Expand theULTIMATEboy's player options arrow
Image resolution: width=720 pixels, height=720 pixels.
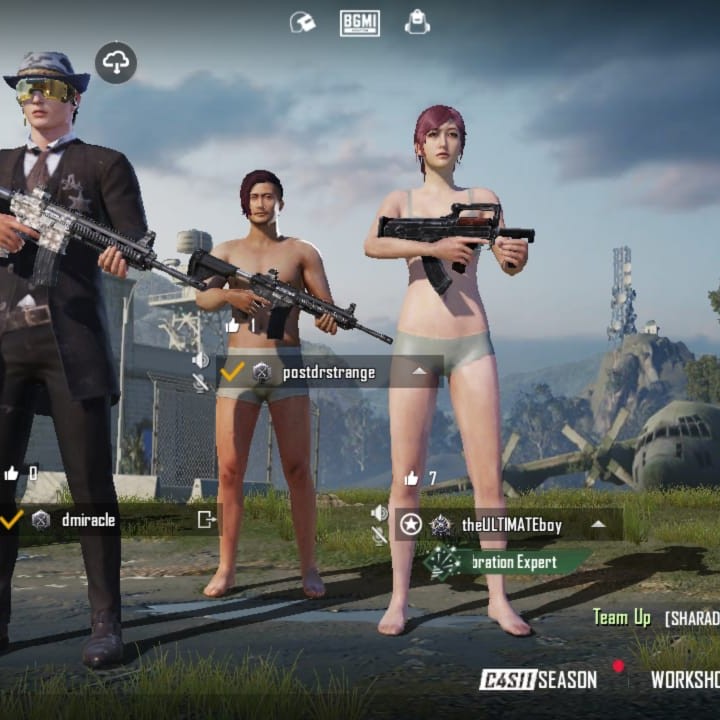pos(597,523)
